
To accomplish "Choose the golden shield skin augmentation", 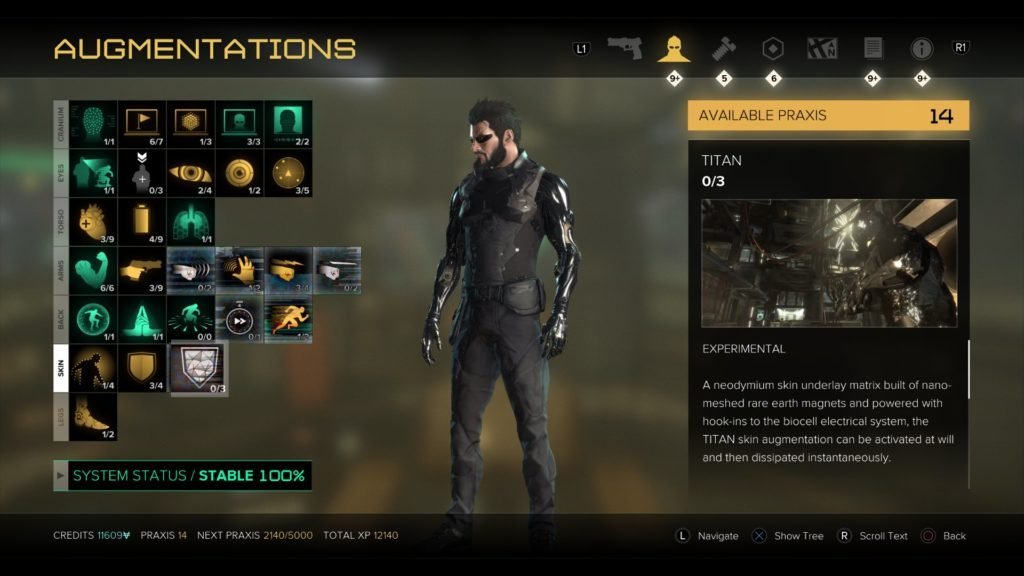I will [142, 368].
